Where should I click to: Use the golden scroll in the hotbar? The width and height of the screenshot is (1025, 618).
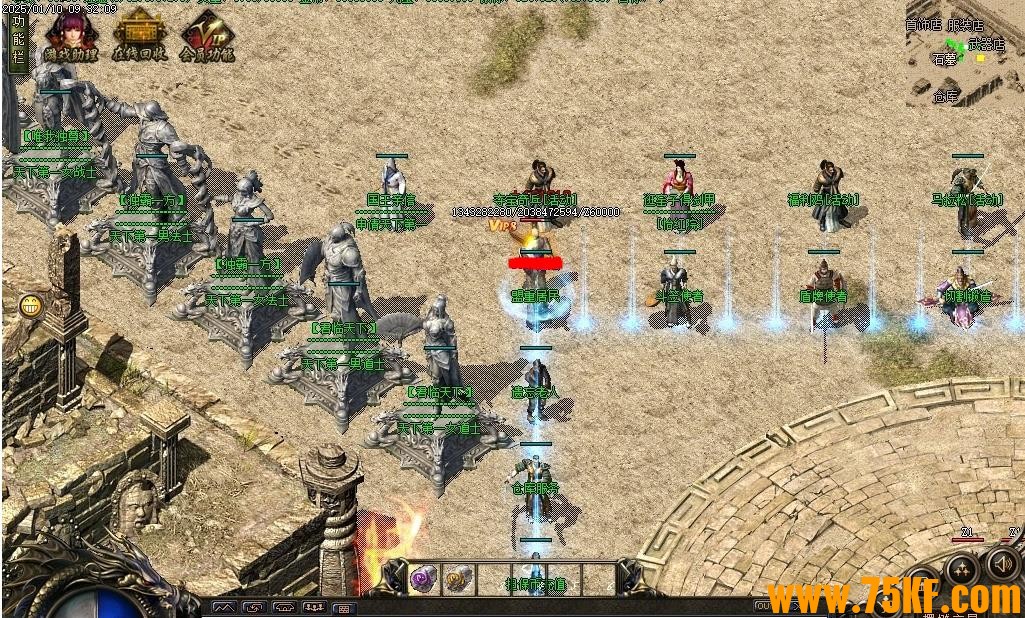pos(457,578)
